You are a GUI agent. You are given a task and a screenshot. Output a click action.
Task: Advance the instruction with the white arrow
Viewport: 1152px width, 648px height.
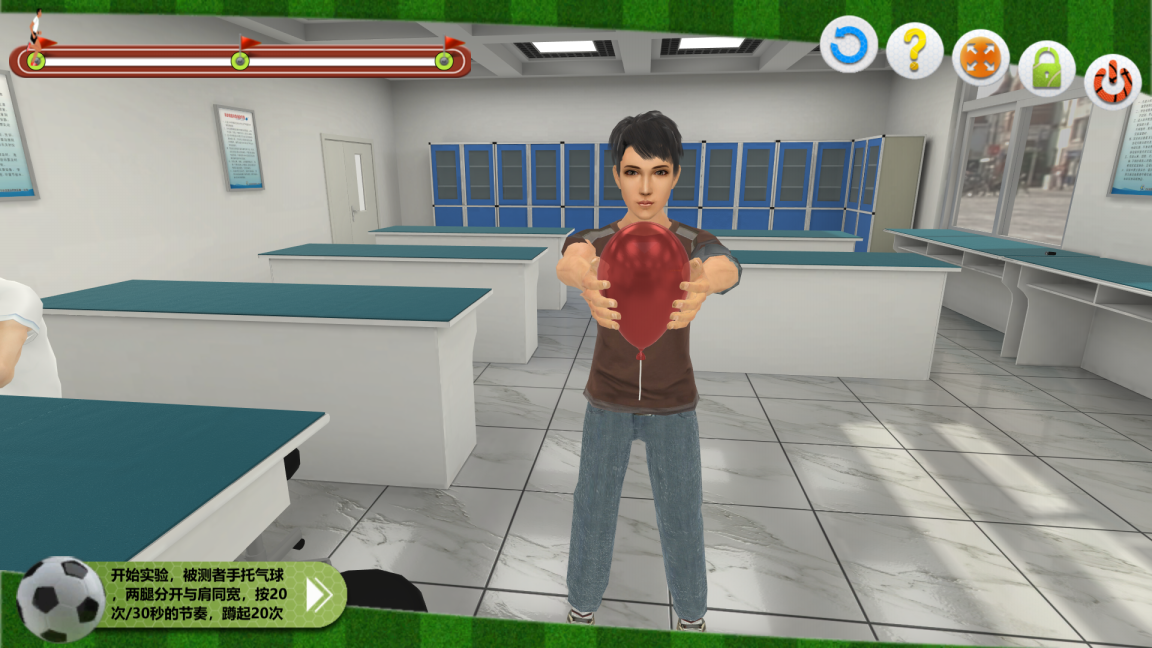319,594
